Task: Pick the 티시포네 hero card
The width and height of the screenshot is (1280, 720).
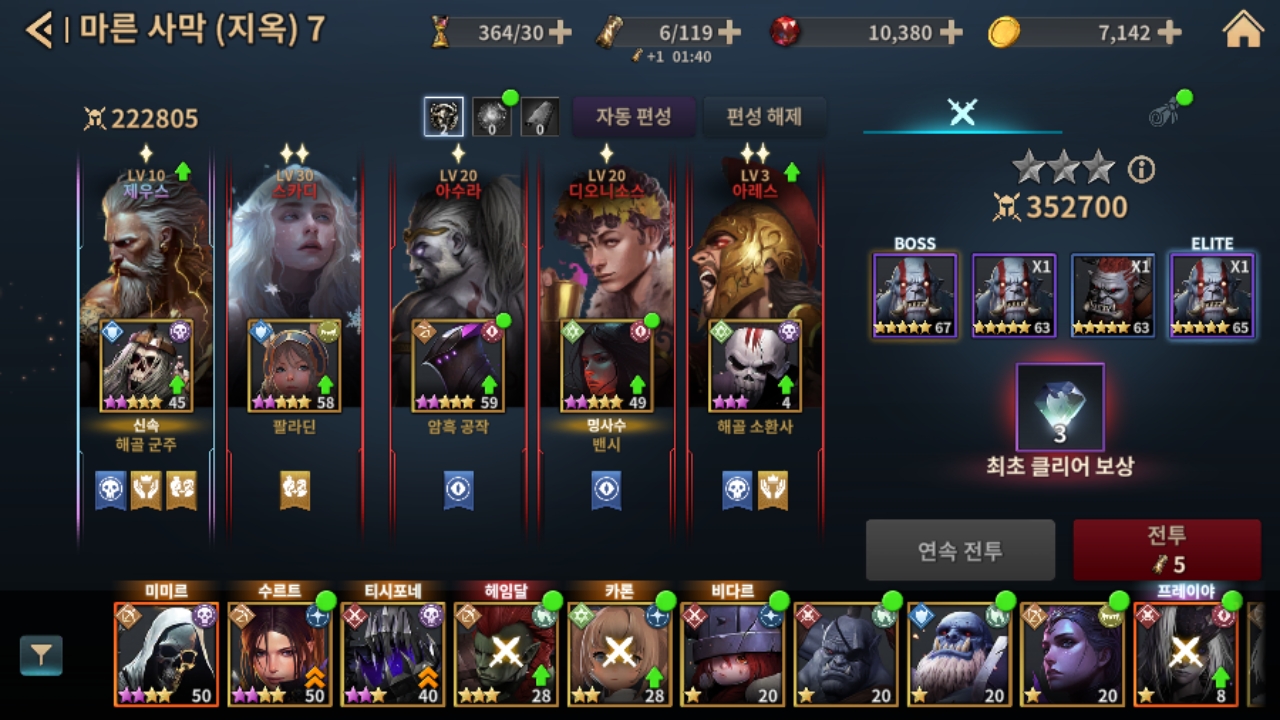Action: [392, 654]
